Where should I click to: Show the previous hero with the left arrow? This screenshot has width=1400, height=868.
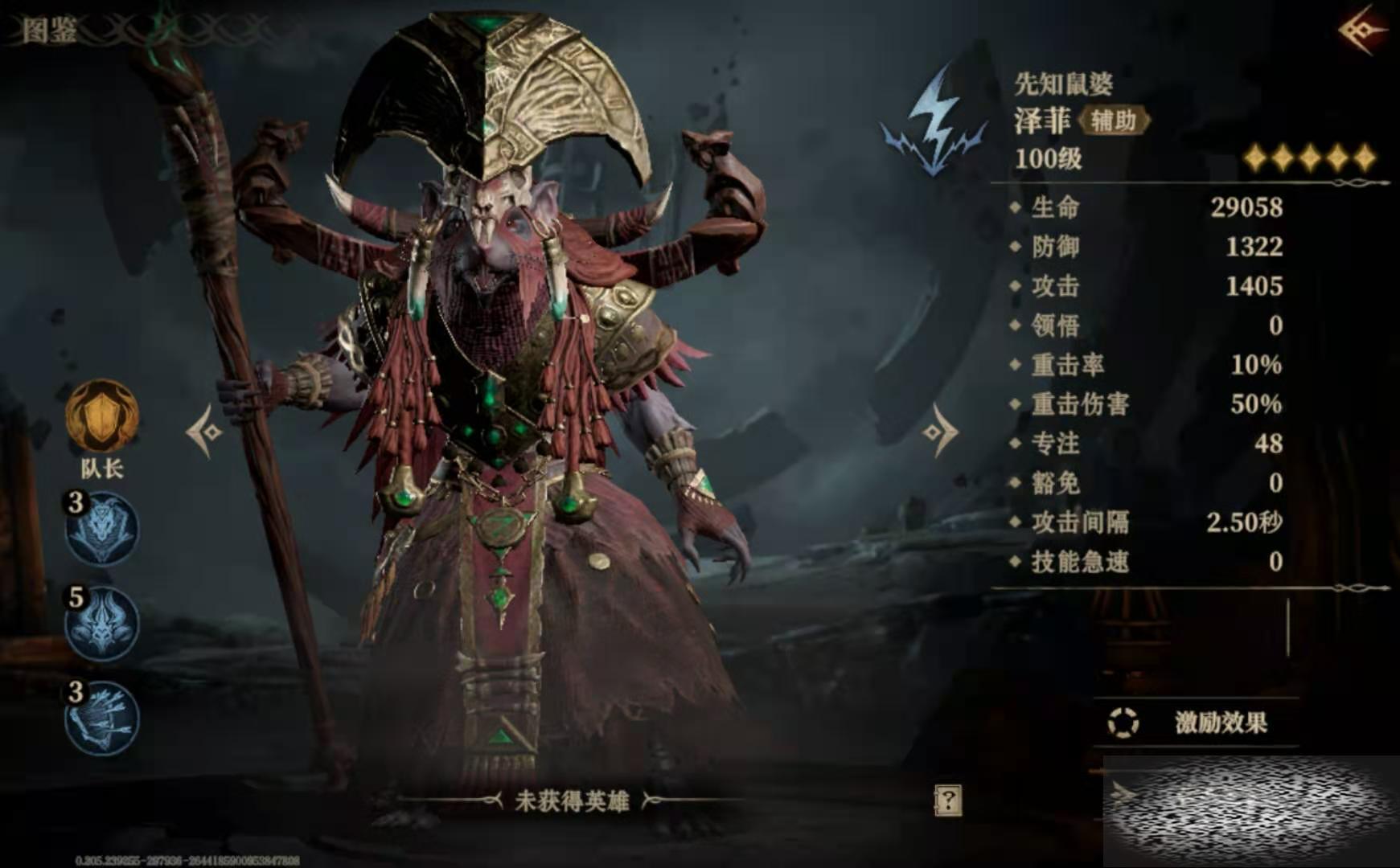pyautogui.click(x=204, y=432)
